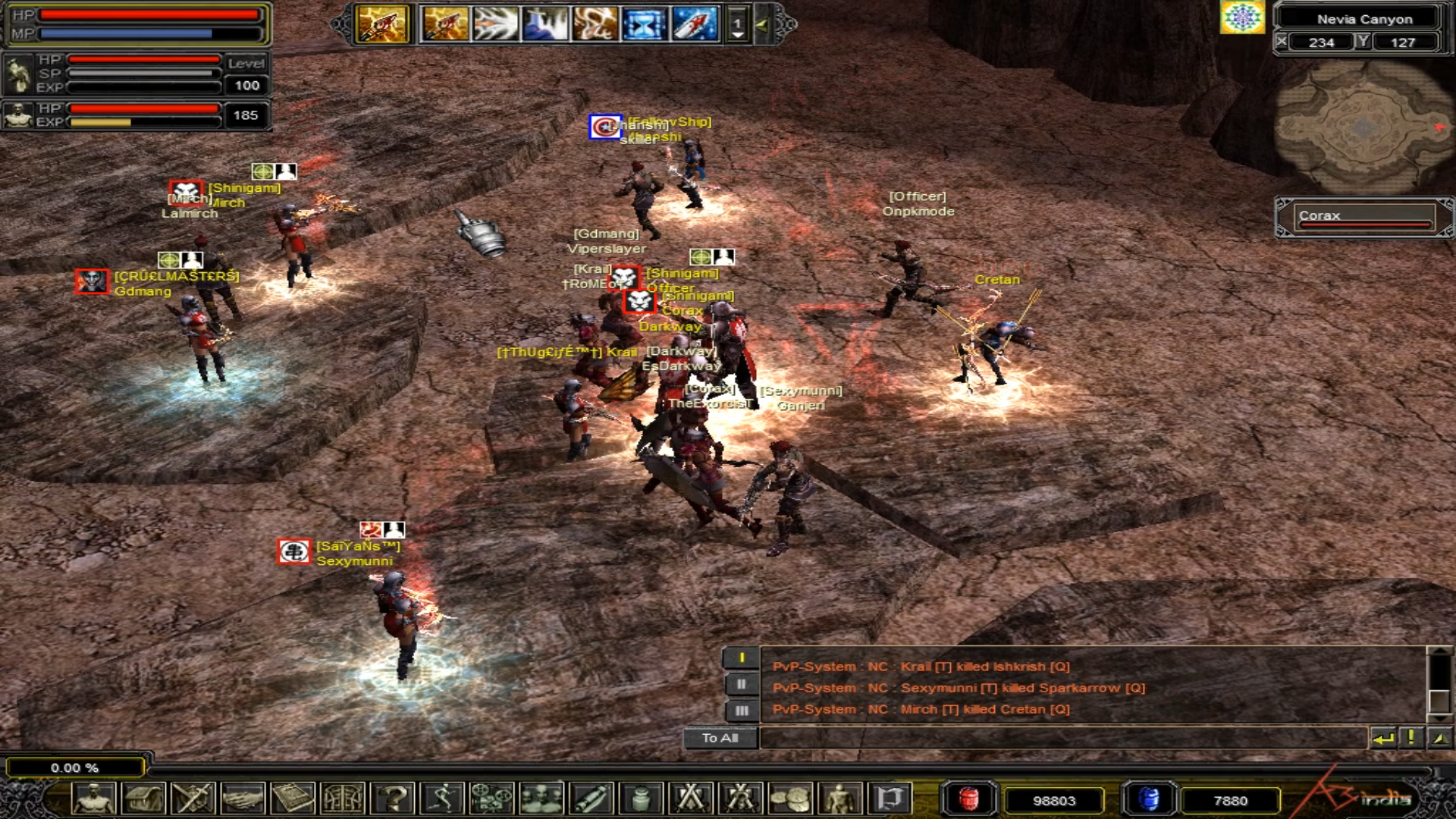
Task: Select the sword-in-ice skill slot
Action: [544, 24]
